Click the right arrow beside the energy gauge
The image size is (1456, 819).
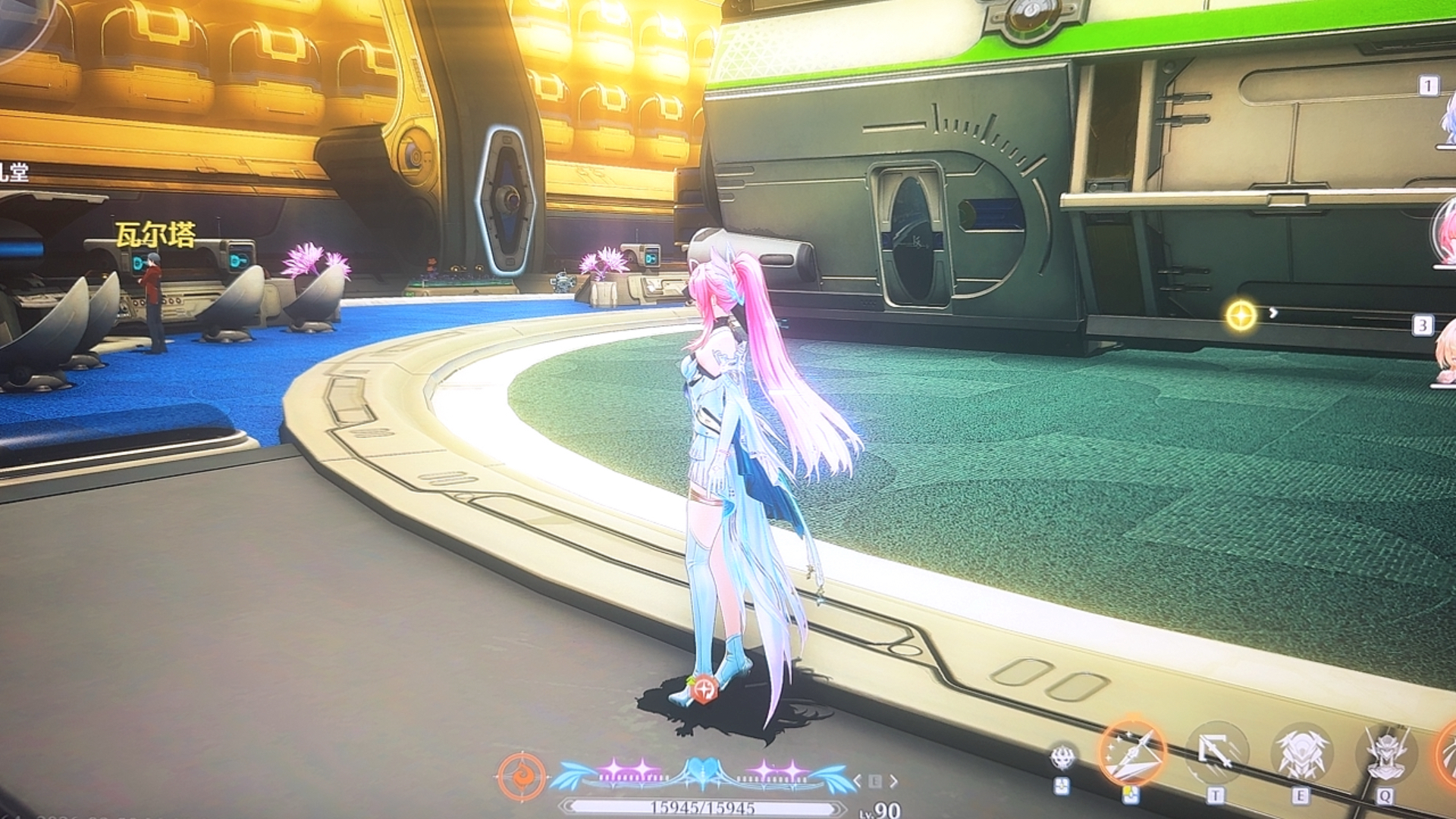tap(894, 780)
